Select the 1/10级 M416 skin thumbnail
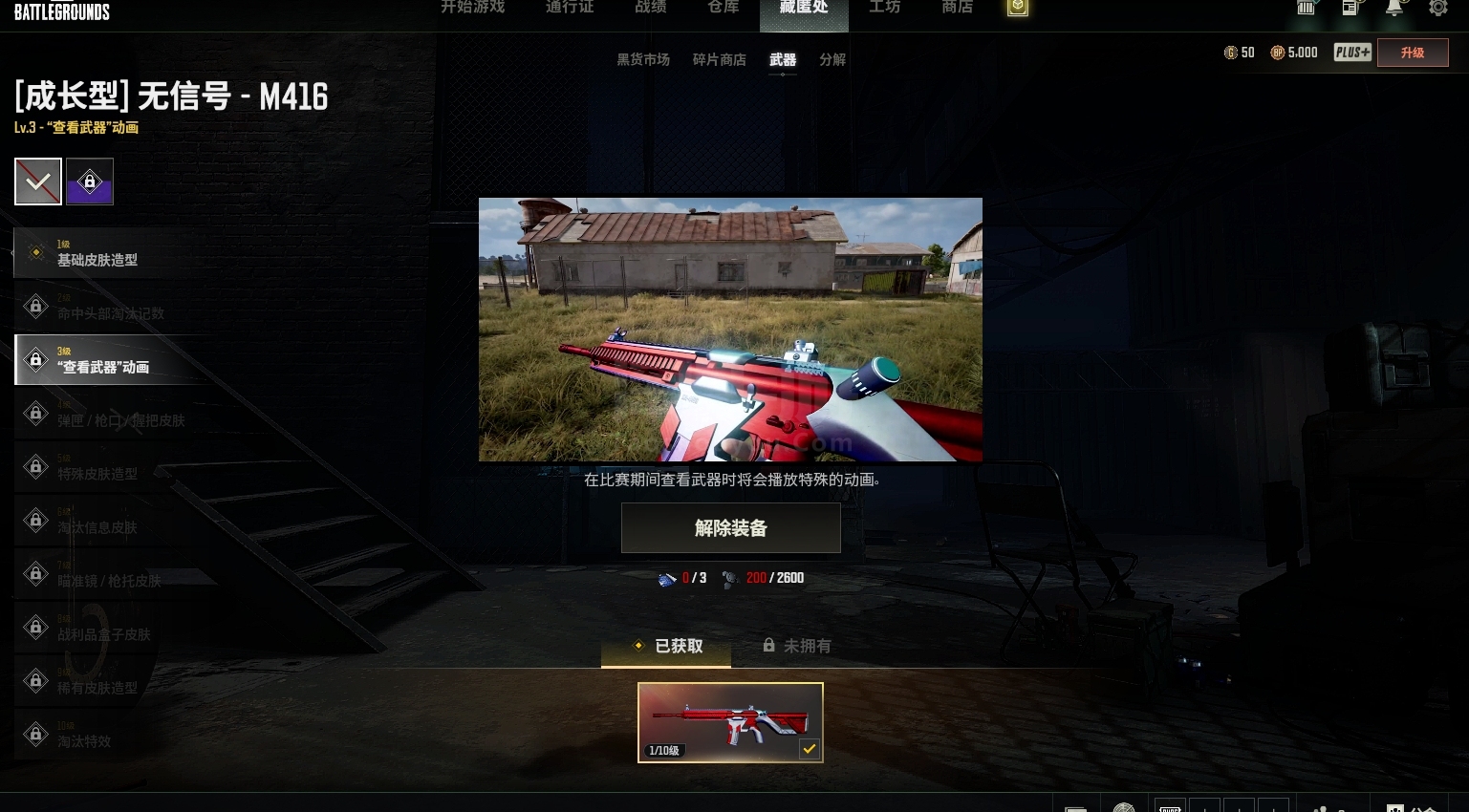The image size is (1469, 812). 730,721
